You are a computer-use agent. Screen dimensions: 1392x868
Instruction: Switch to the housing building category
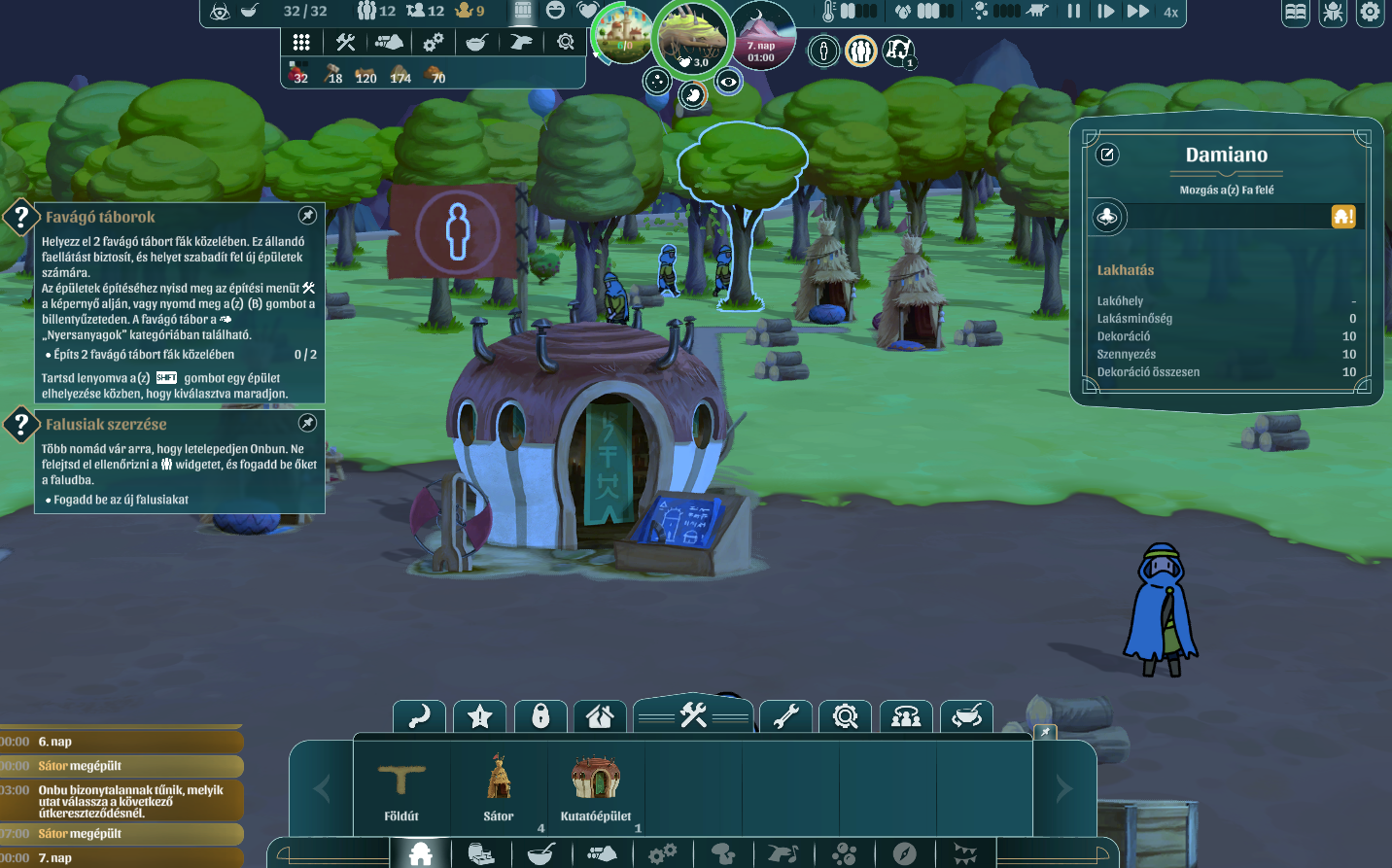point(421,854)
